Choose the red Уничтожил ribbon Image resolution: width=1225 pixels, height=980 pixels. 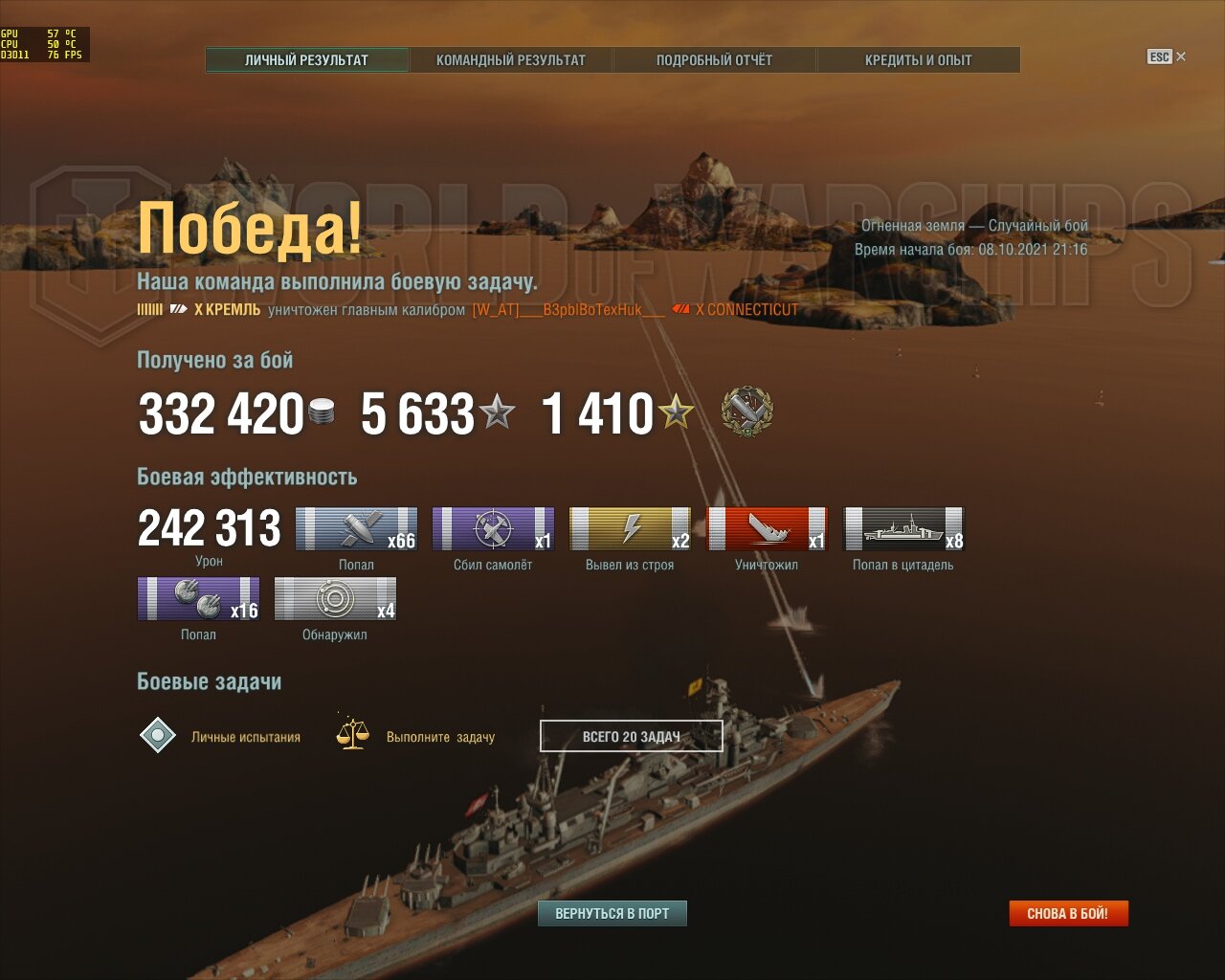coord(767,529)
